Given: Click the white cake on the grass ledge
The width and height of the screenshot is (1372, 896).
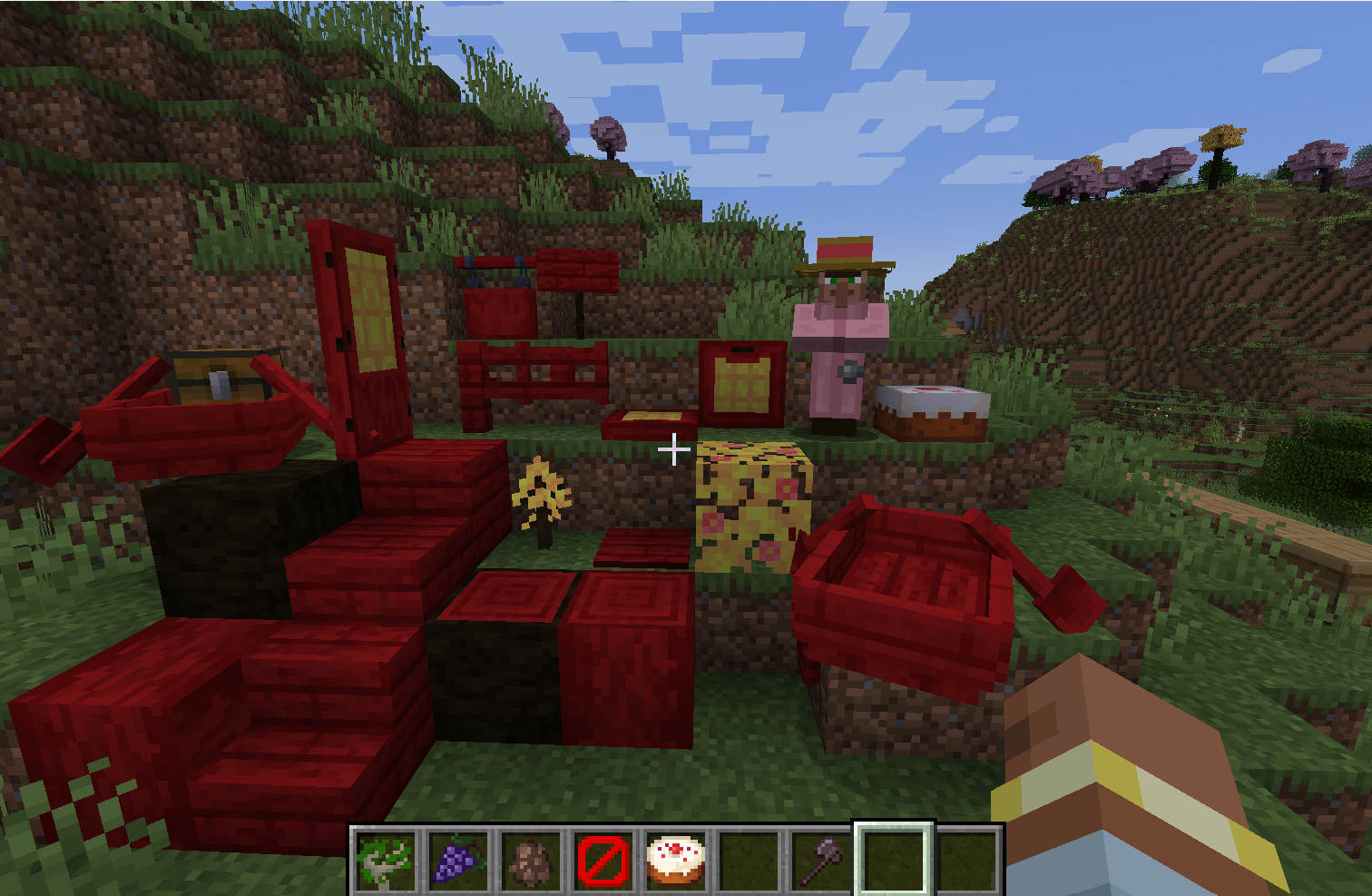Looking at the screenshot, I should (930, 409).
